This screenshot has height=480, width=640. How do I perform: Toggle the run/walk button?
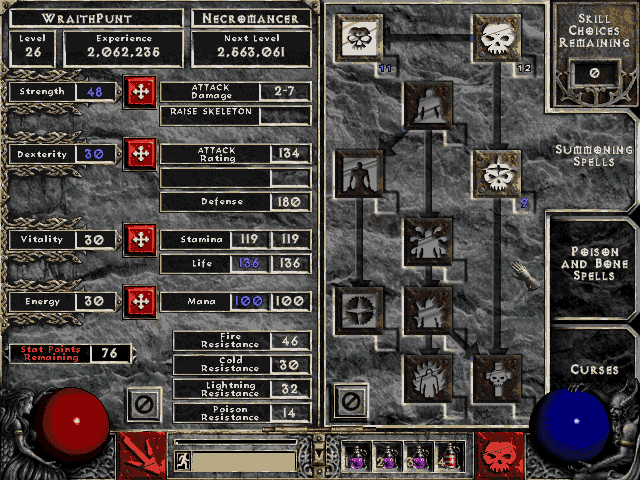[x=184, y=462]
